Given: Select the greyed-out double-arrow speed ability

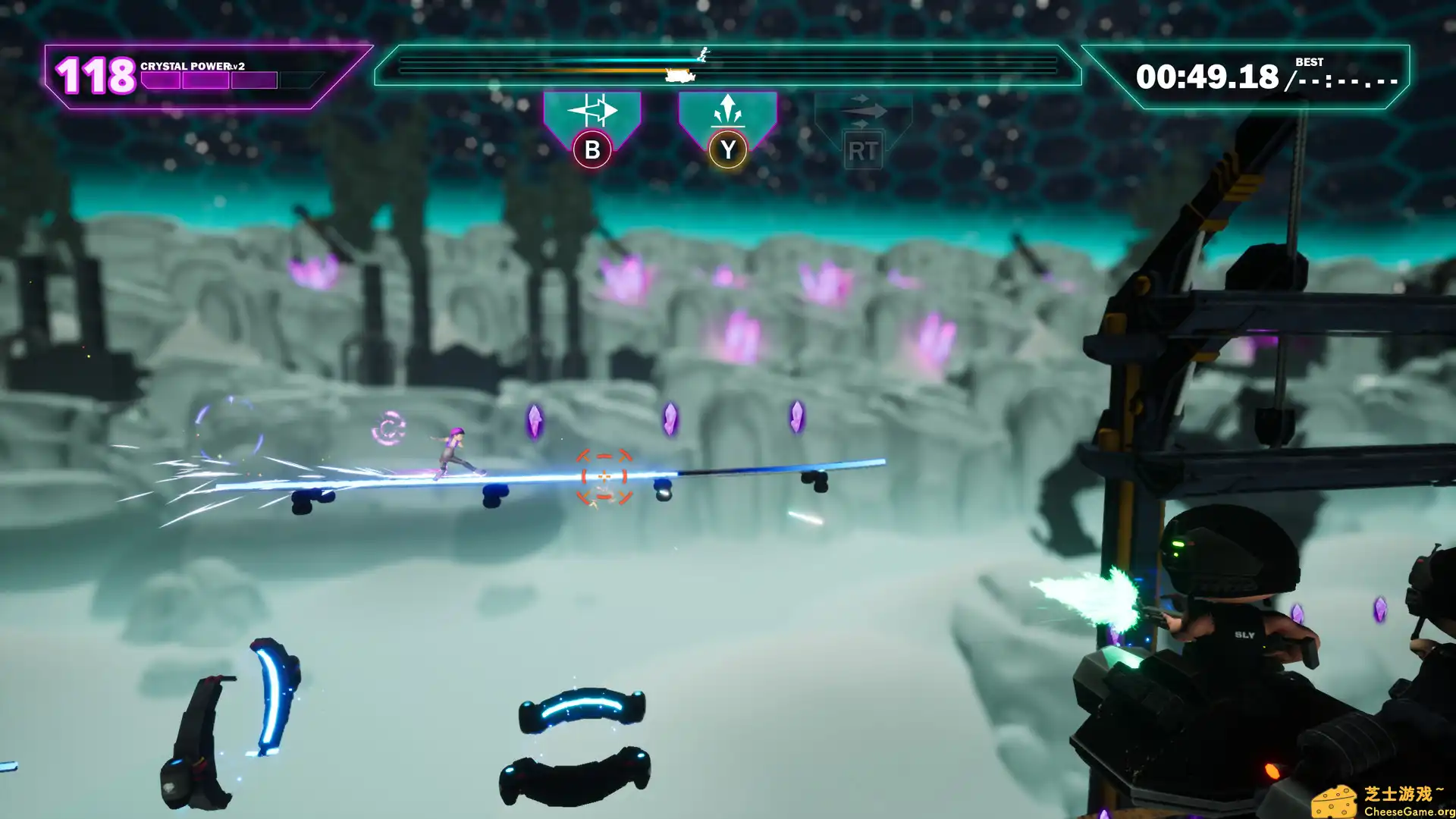Looking at the screenshot, I should click(x=863, y=112).
